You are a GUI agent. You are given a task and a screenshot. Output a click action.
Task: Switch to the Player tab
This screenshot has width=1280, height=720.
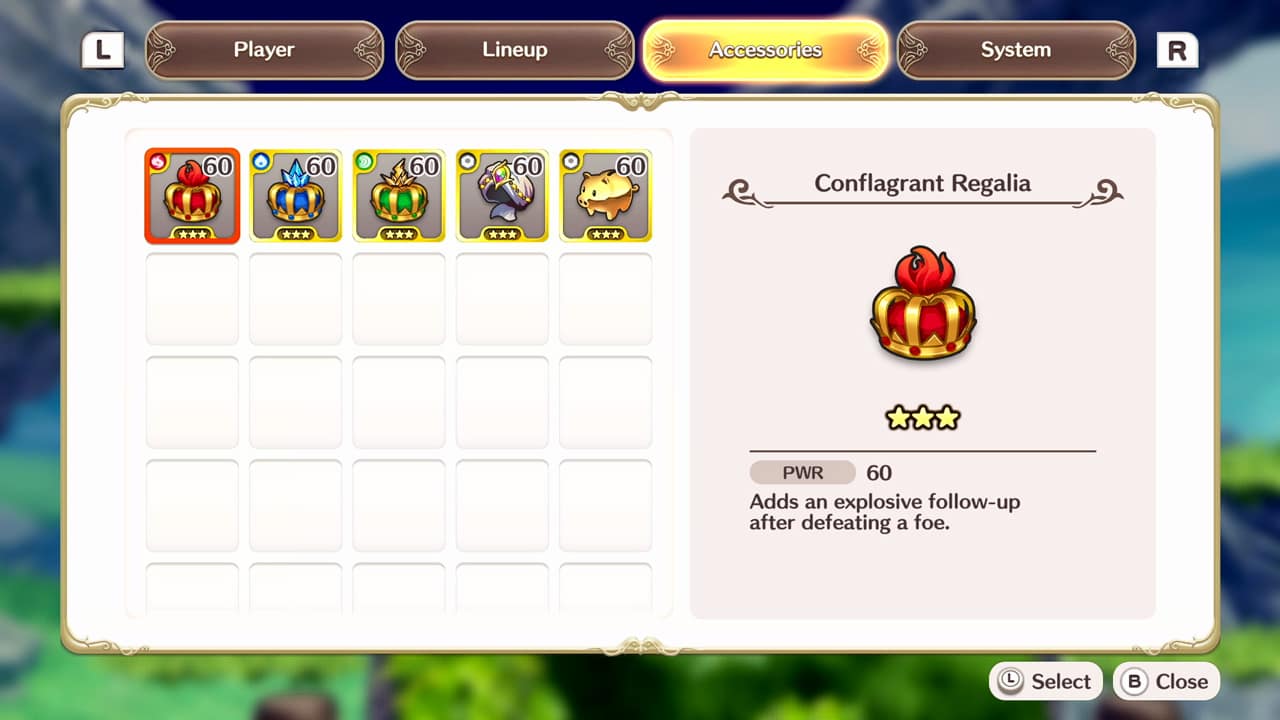pos(264,49)
